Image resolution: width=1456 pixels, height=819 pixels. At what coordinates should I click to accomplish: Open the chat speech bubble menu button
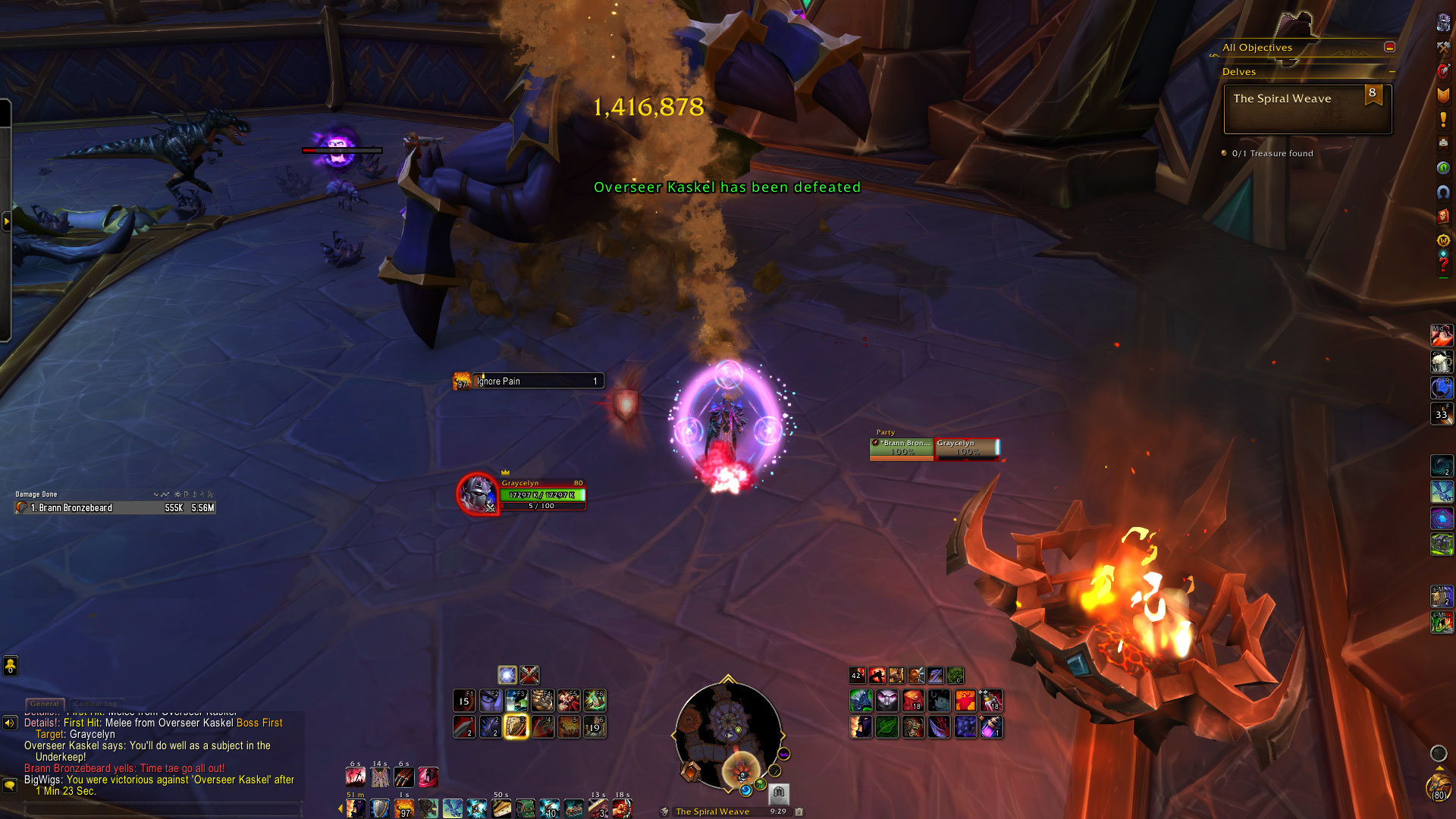click(x=10, y=786)
